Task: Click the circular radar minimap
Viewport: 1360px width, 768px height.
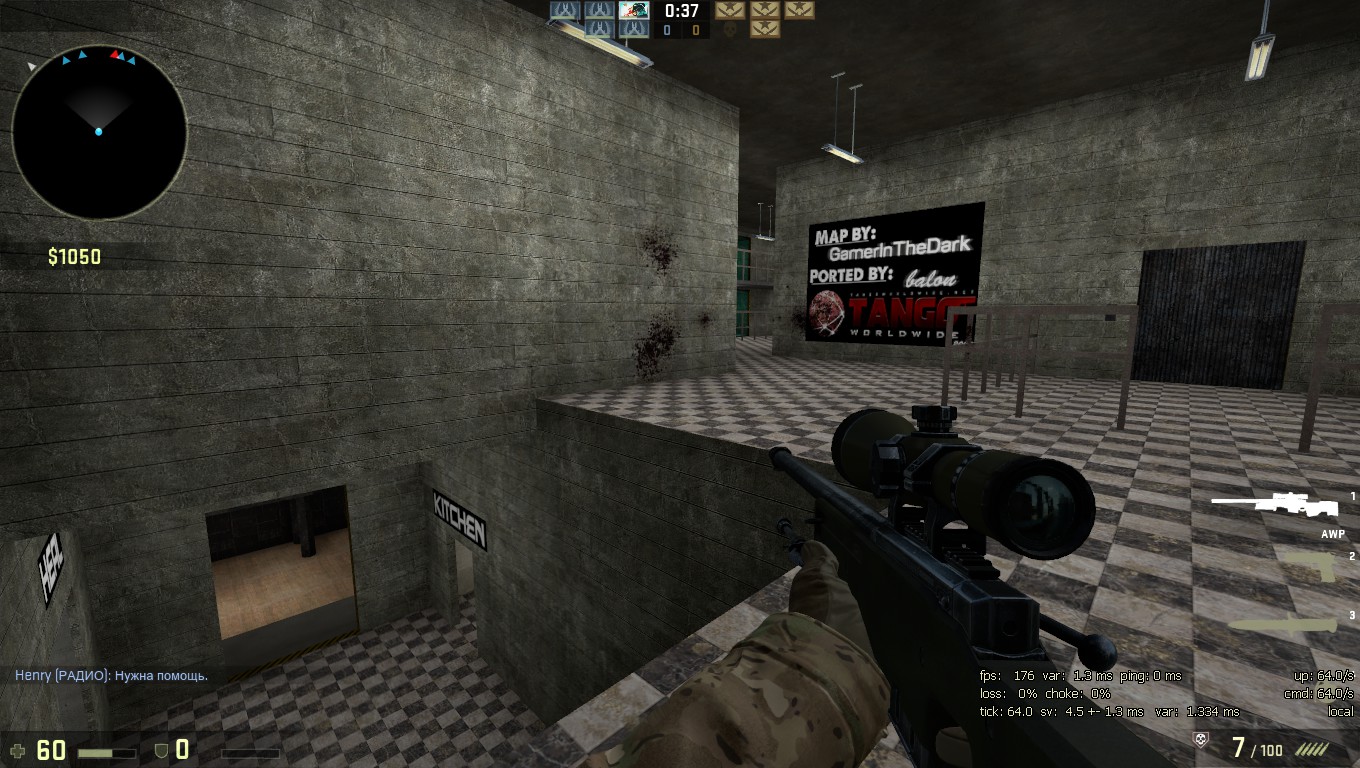Action: coord(99,132)
